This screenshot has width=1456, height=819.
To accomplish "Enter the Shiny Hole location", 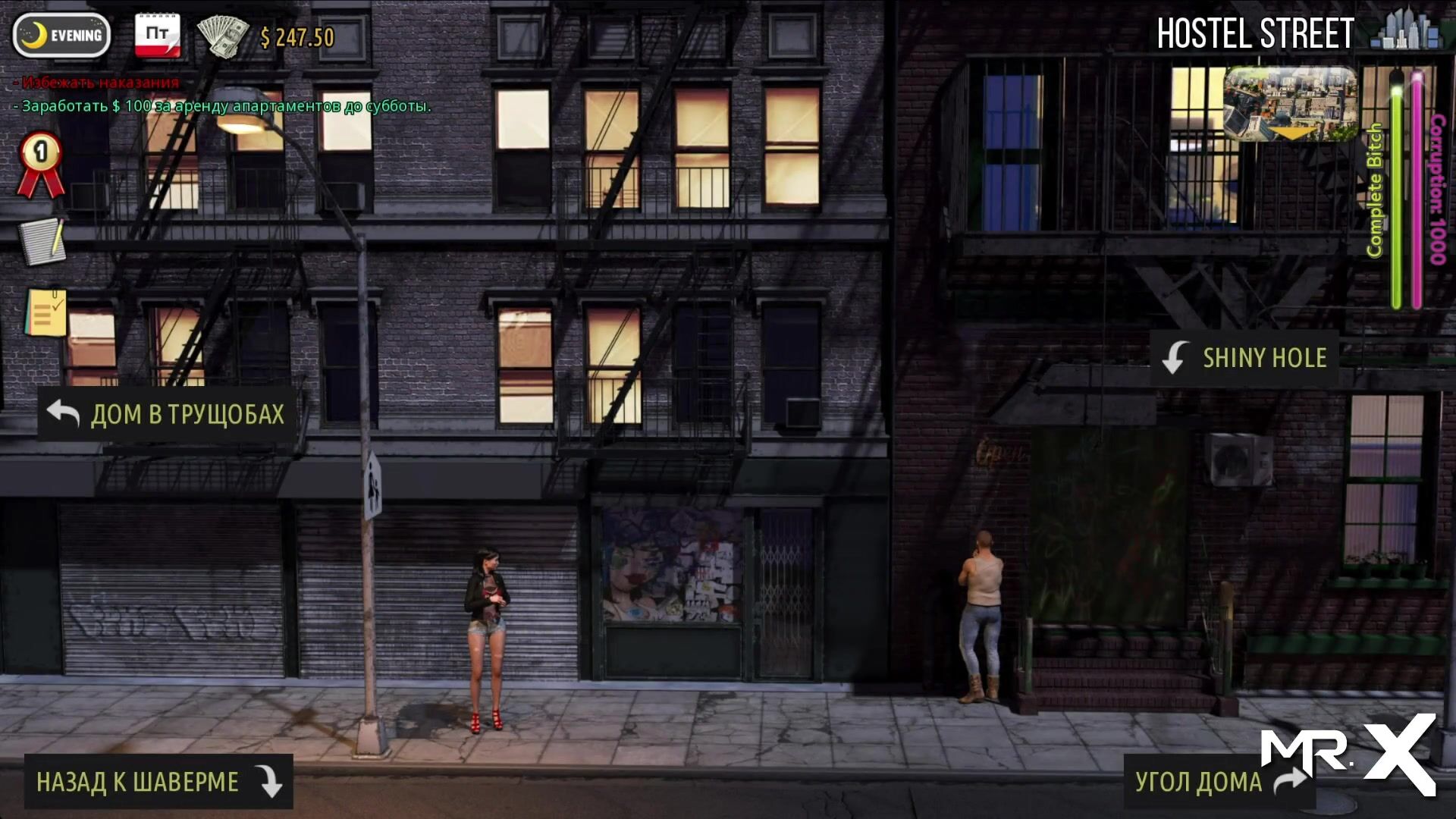I will click(1245, 358).
